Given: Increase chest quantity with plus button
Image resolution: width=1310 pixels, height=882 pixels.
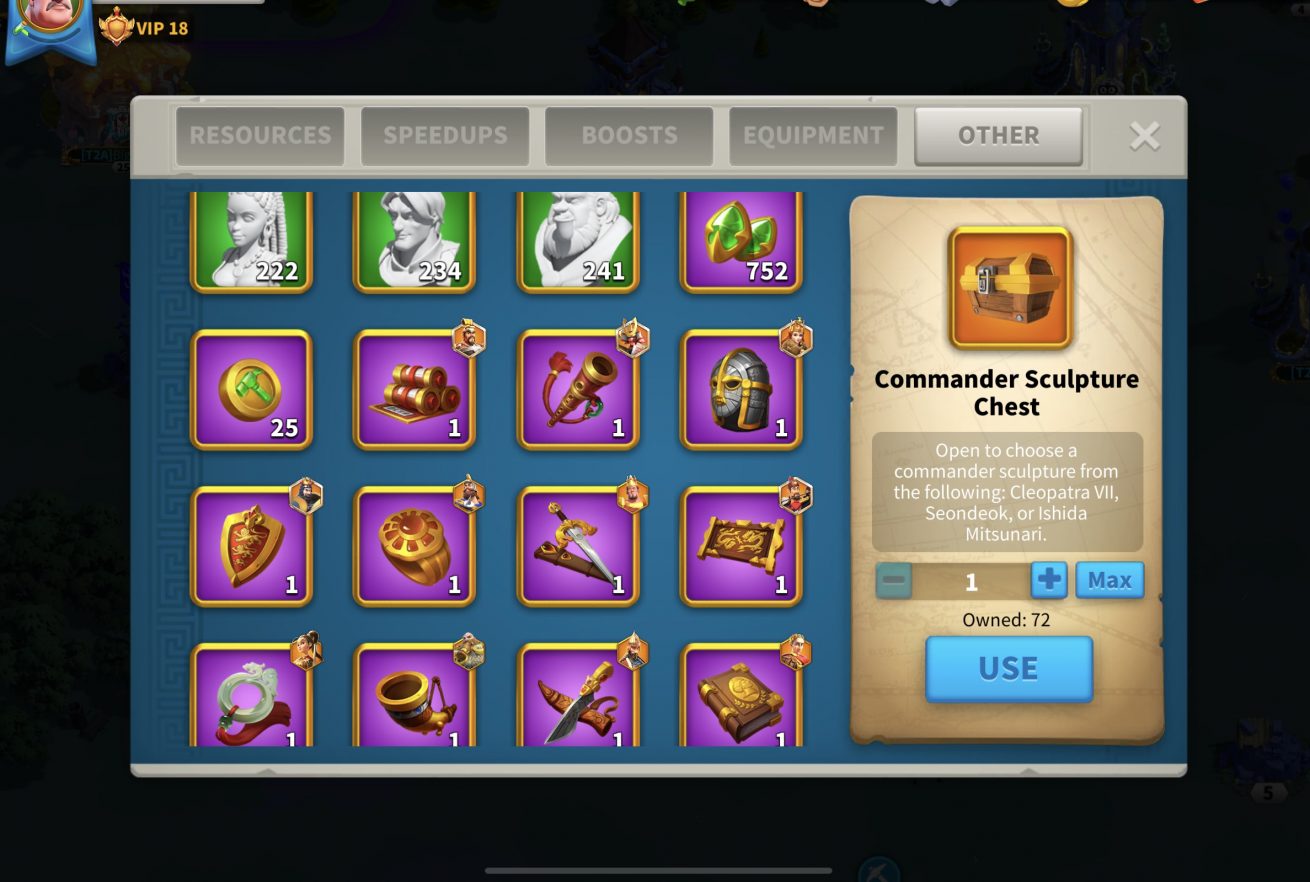Looking at the screenshot, I should click(x=1049, y=580).
